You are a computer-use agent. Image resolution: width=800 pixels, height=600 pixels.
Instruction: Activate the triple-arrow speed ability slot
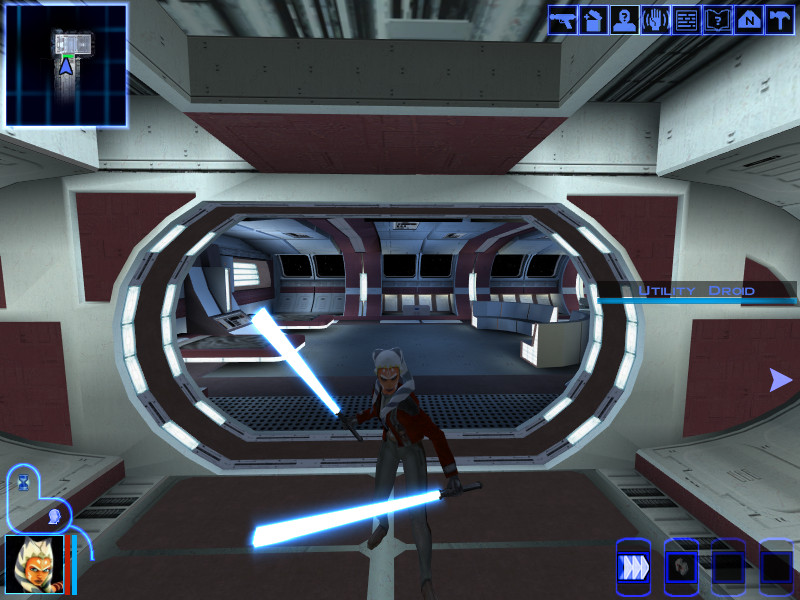pos(632,567)
